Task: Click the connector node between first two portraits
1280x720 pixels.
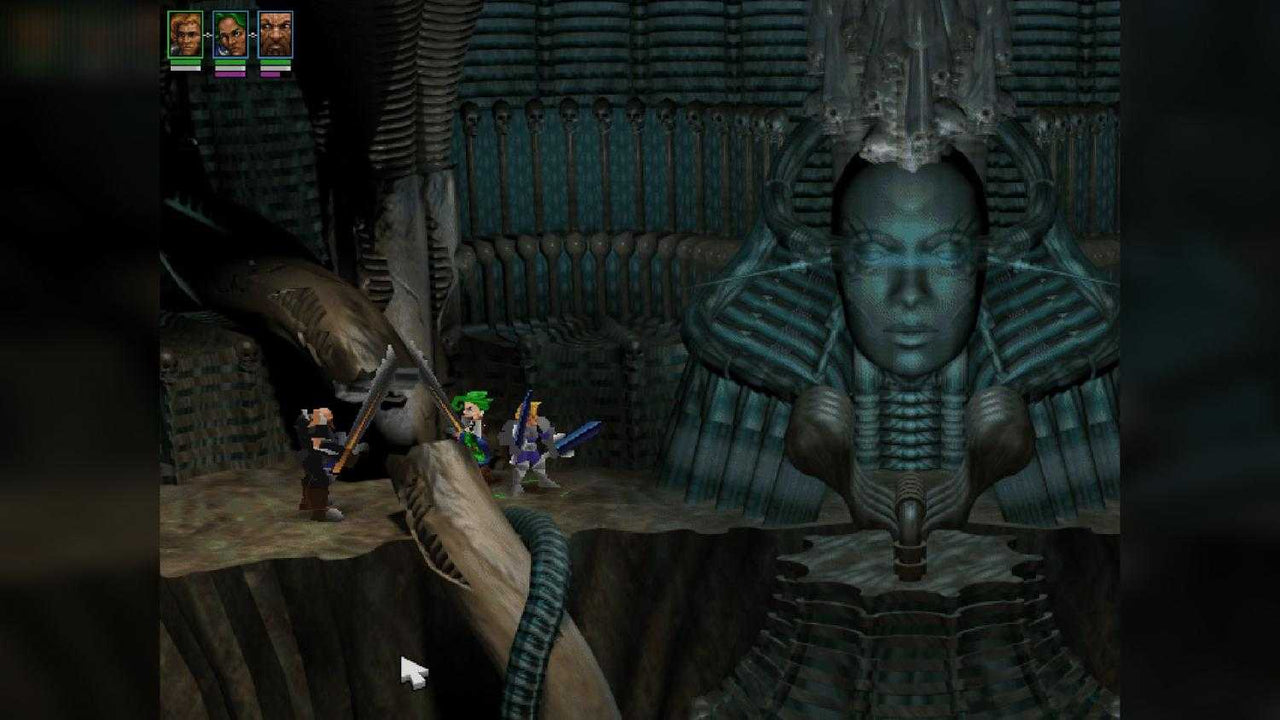Action: click(x=207, y=35)
